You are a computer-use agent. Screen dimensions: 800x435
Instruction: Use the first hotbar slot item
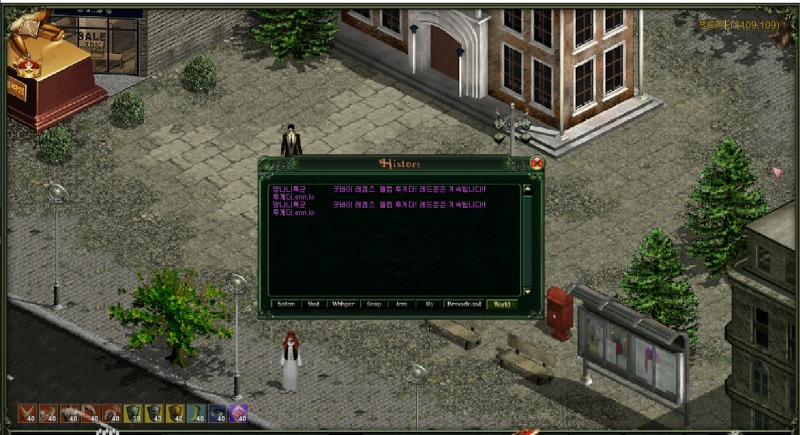[27, 413]
